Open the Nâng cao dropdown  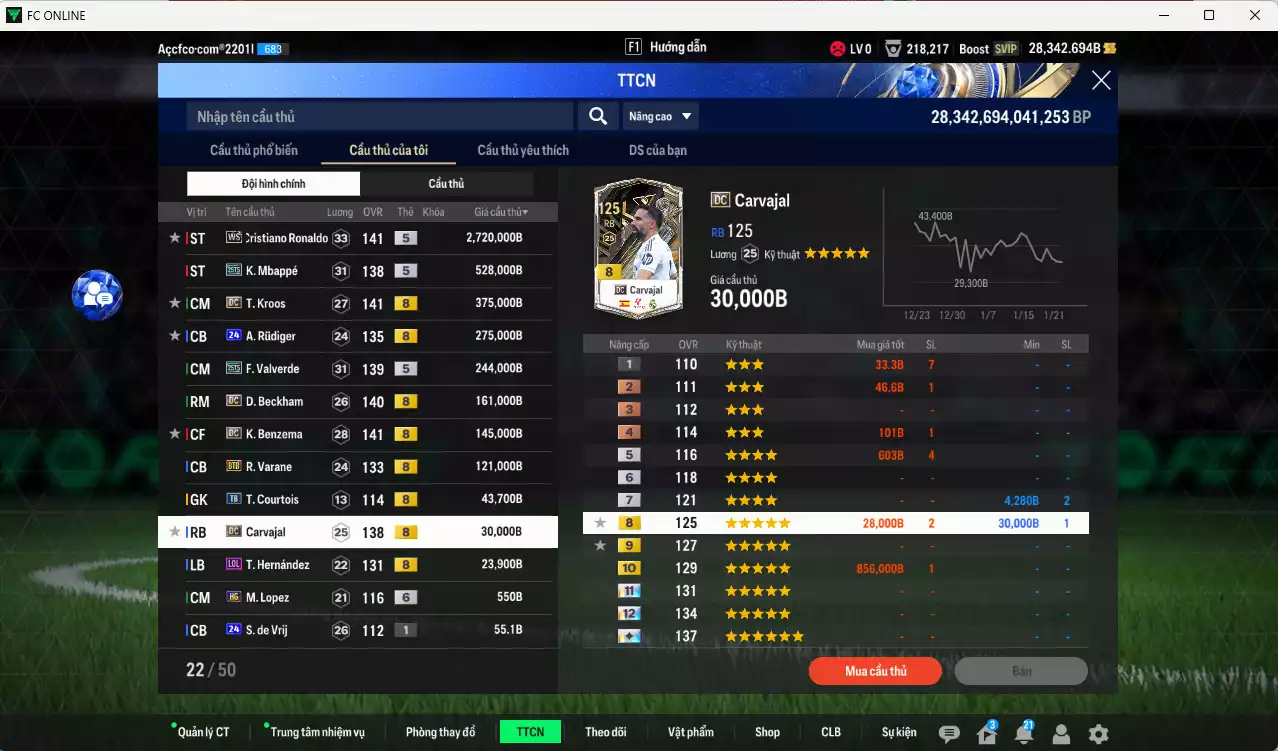(660, 117)
